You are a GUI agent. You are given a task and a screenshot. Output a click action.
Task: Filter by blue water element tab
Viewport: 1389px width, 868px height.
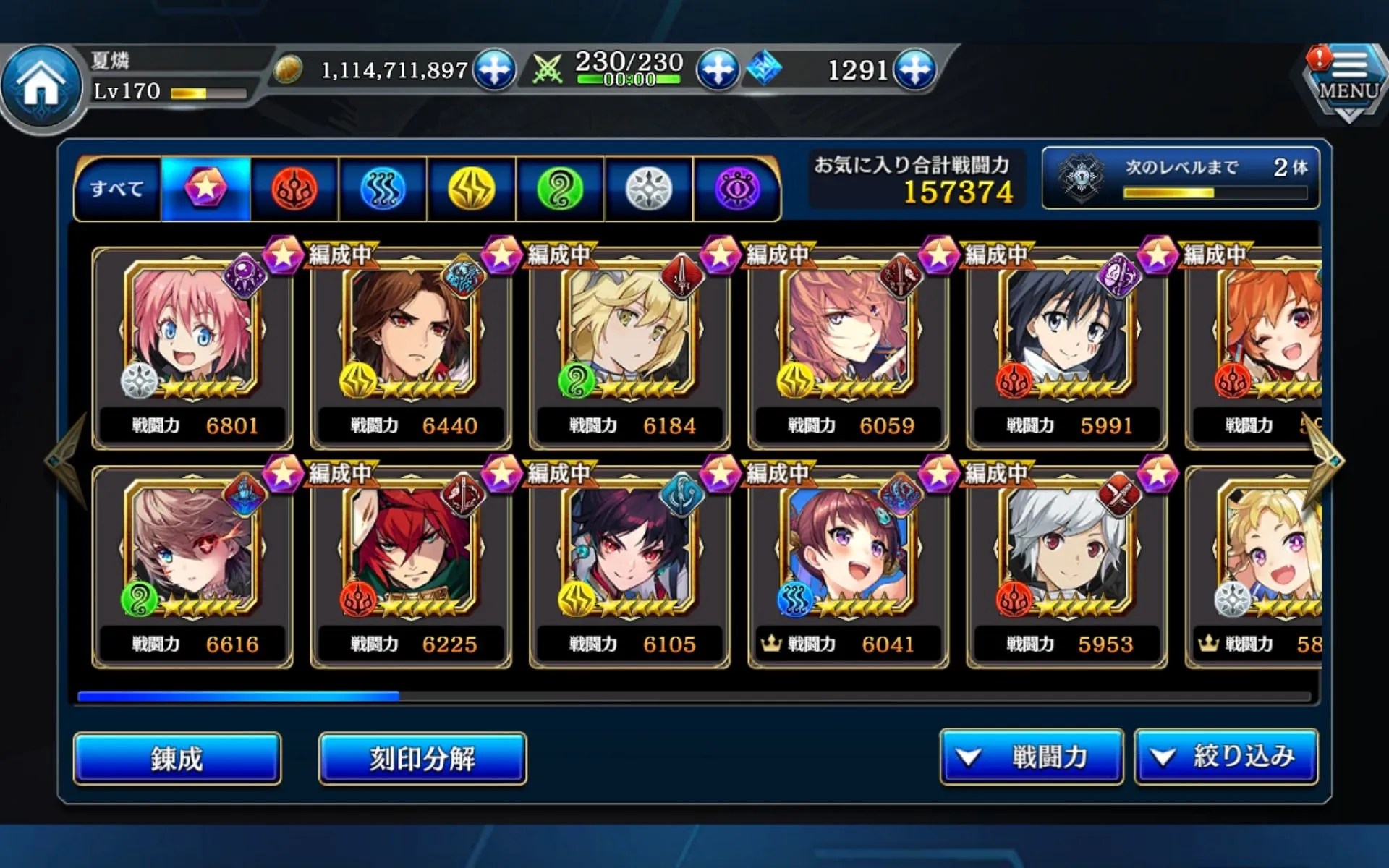(x=383, y=189)
